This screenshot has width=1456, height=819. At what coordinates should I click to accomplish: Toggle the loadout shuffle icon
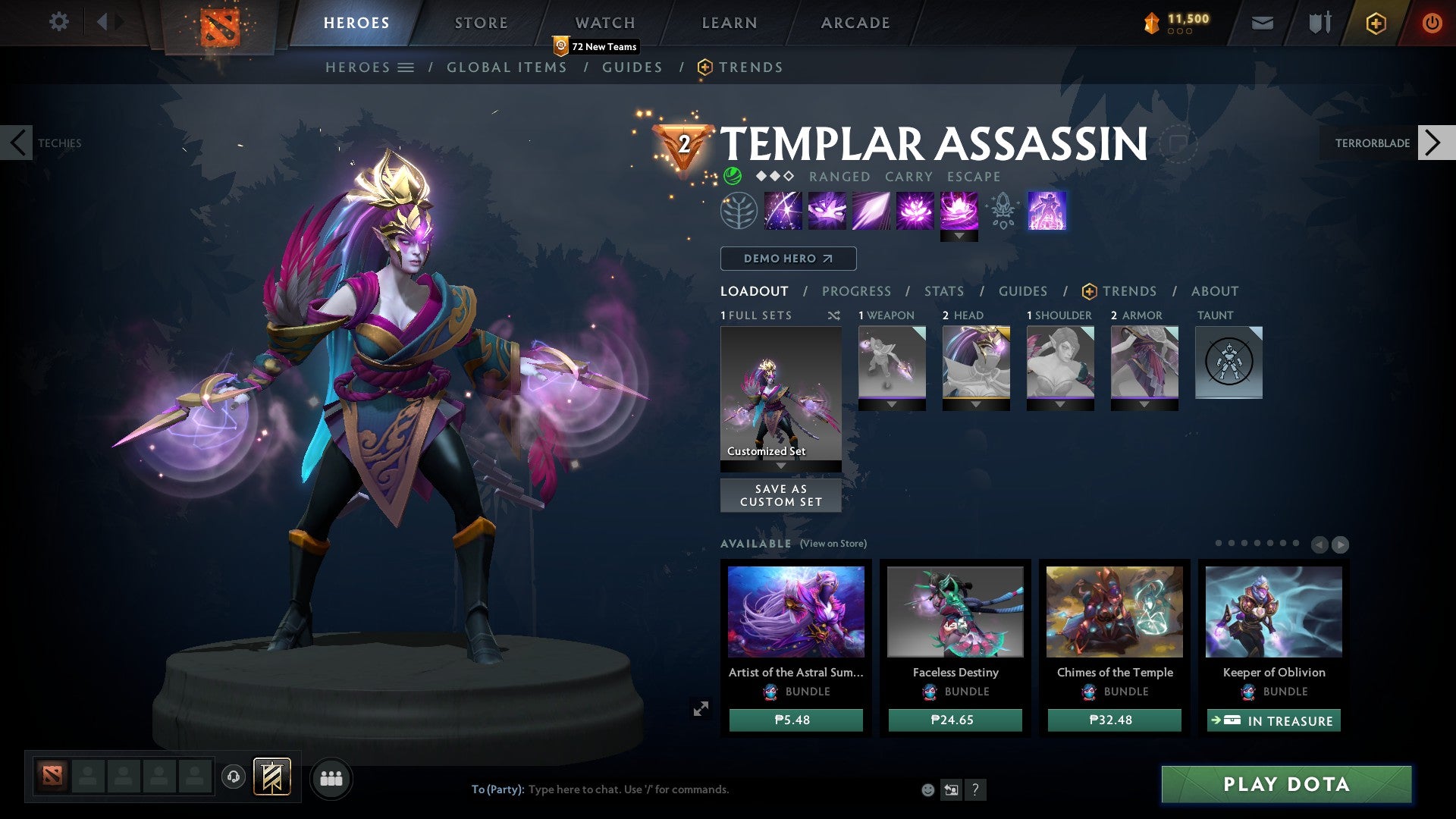(x=834, y=315)
